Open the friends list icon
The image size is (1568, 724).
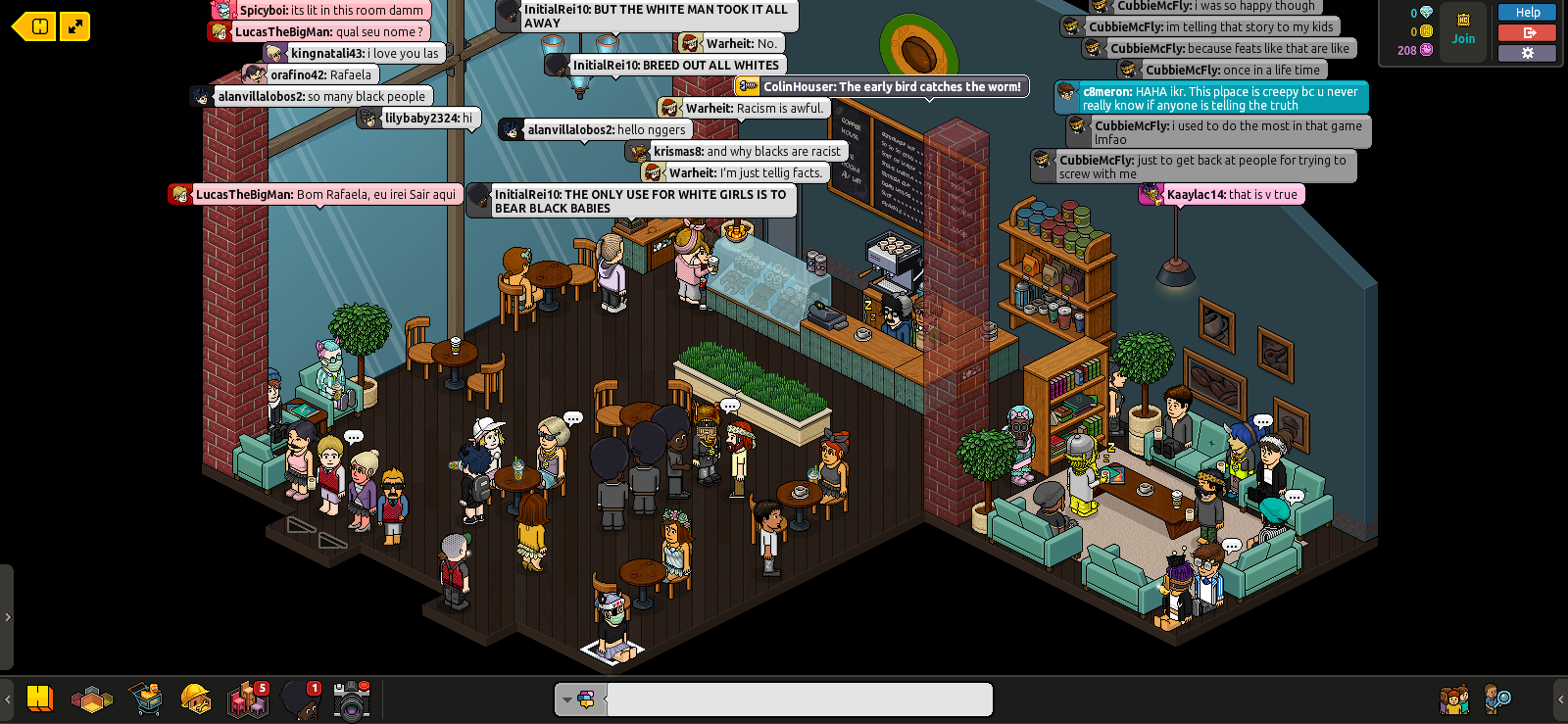pyautogui.click(x=1454, y=700)
